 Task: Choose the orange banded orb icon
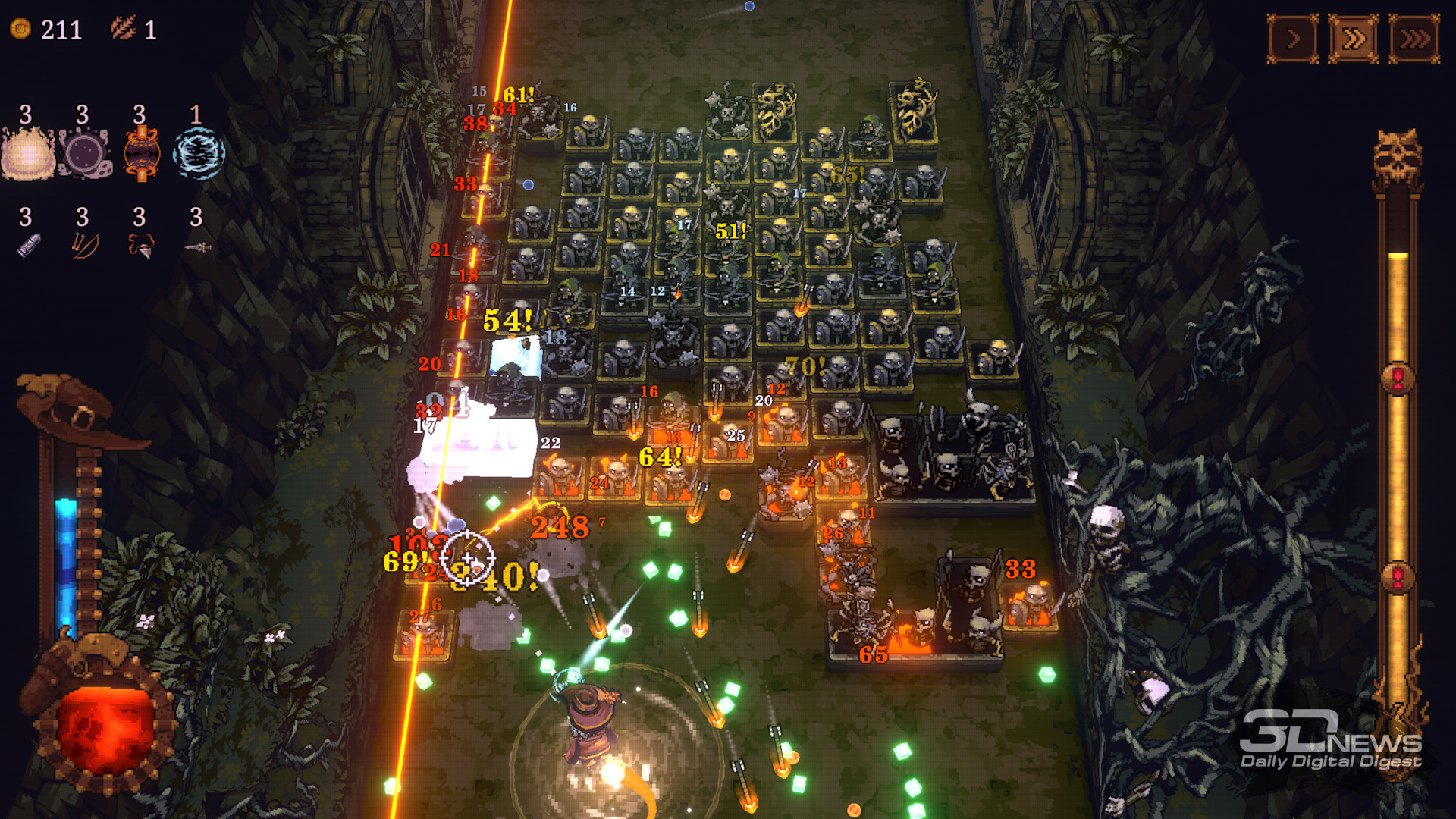[x=141, y=154]
